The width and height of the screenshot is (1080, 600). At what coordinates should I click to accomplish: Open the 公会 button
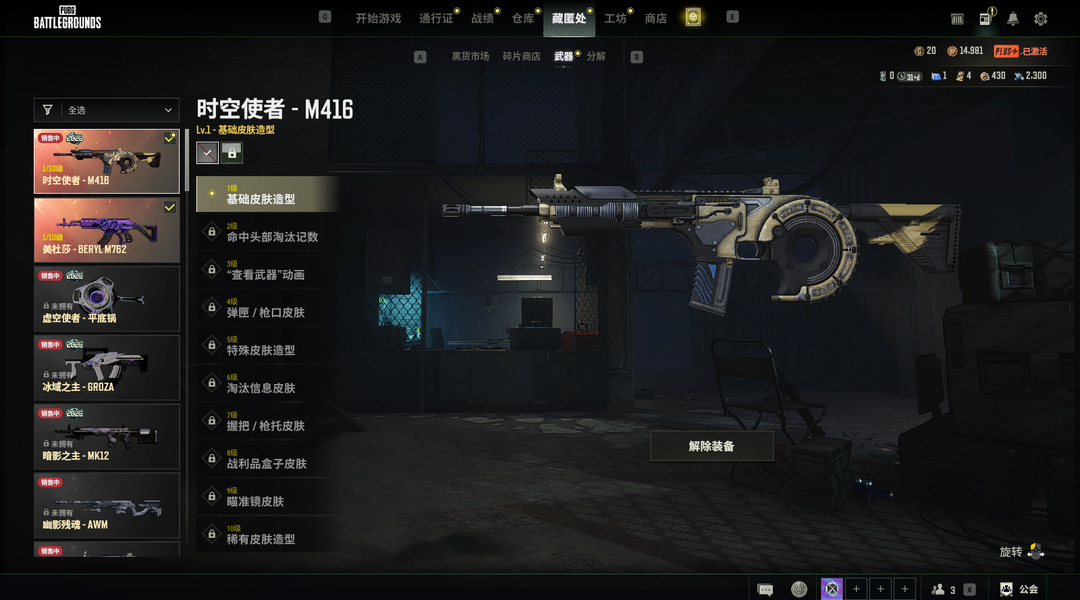[1020, 589]
